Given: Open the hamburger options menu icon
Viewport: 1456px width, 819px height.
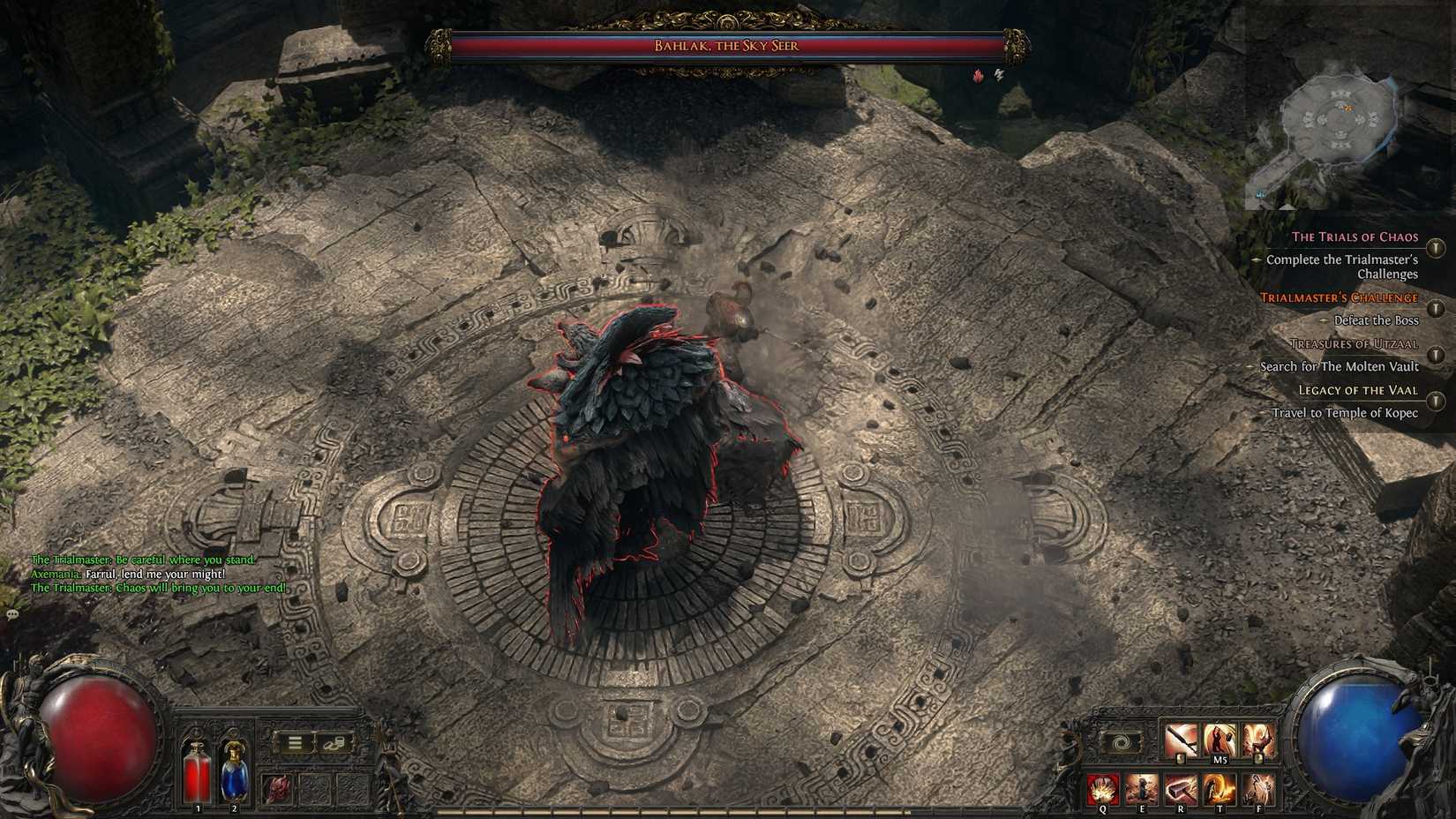Looking at the screenshot, I should click(x=294, y=742).
